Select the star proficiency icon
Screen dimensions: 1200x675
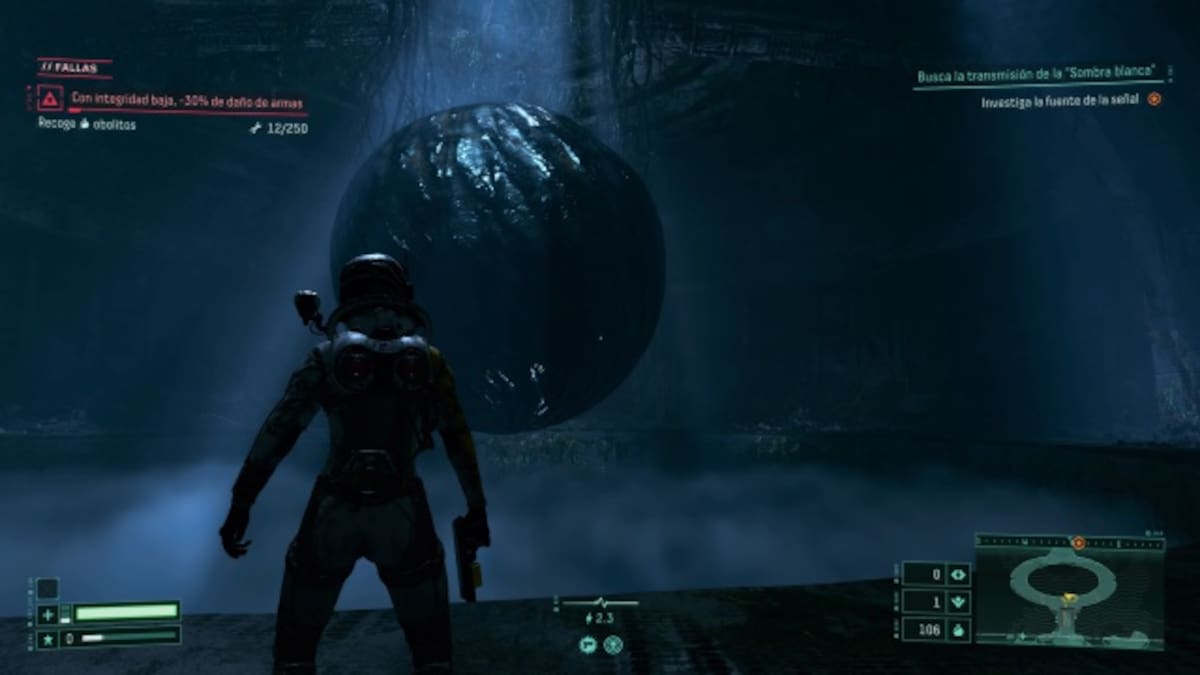(x=48, y=637)
